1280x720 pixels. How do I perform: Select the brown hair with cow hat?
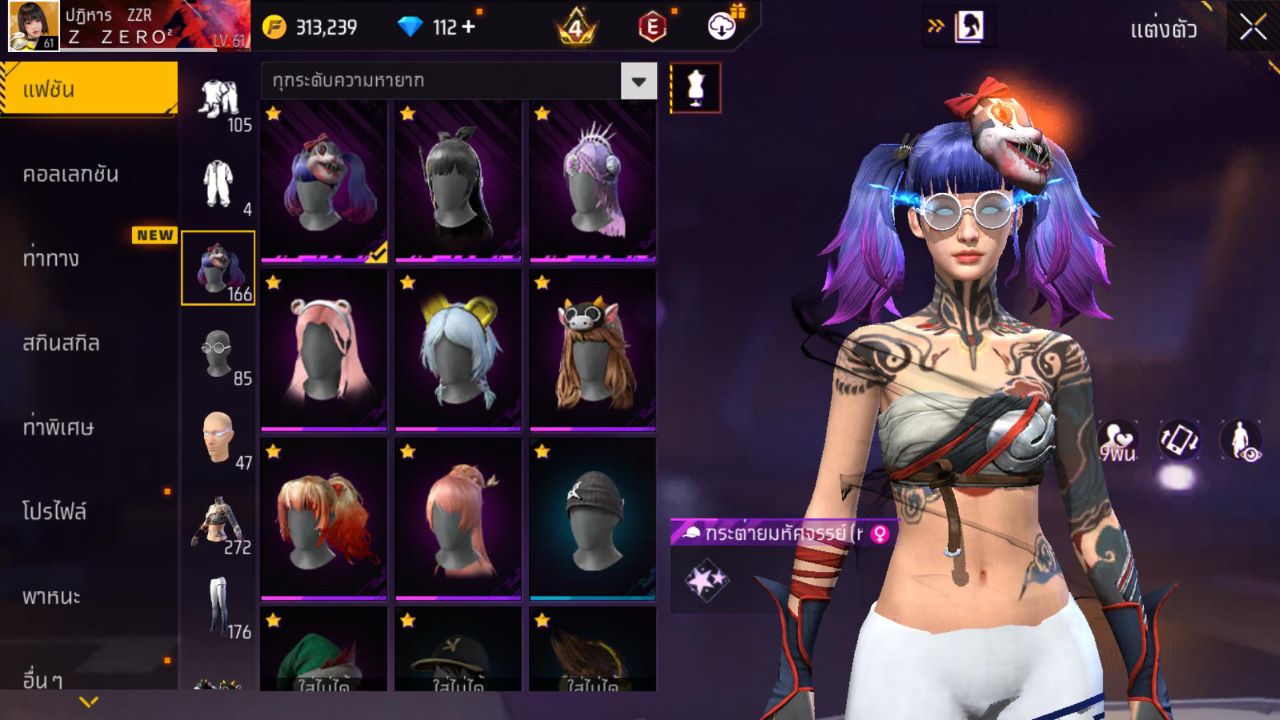pyautogui.click(x=592, y=349)
